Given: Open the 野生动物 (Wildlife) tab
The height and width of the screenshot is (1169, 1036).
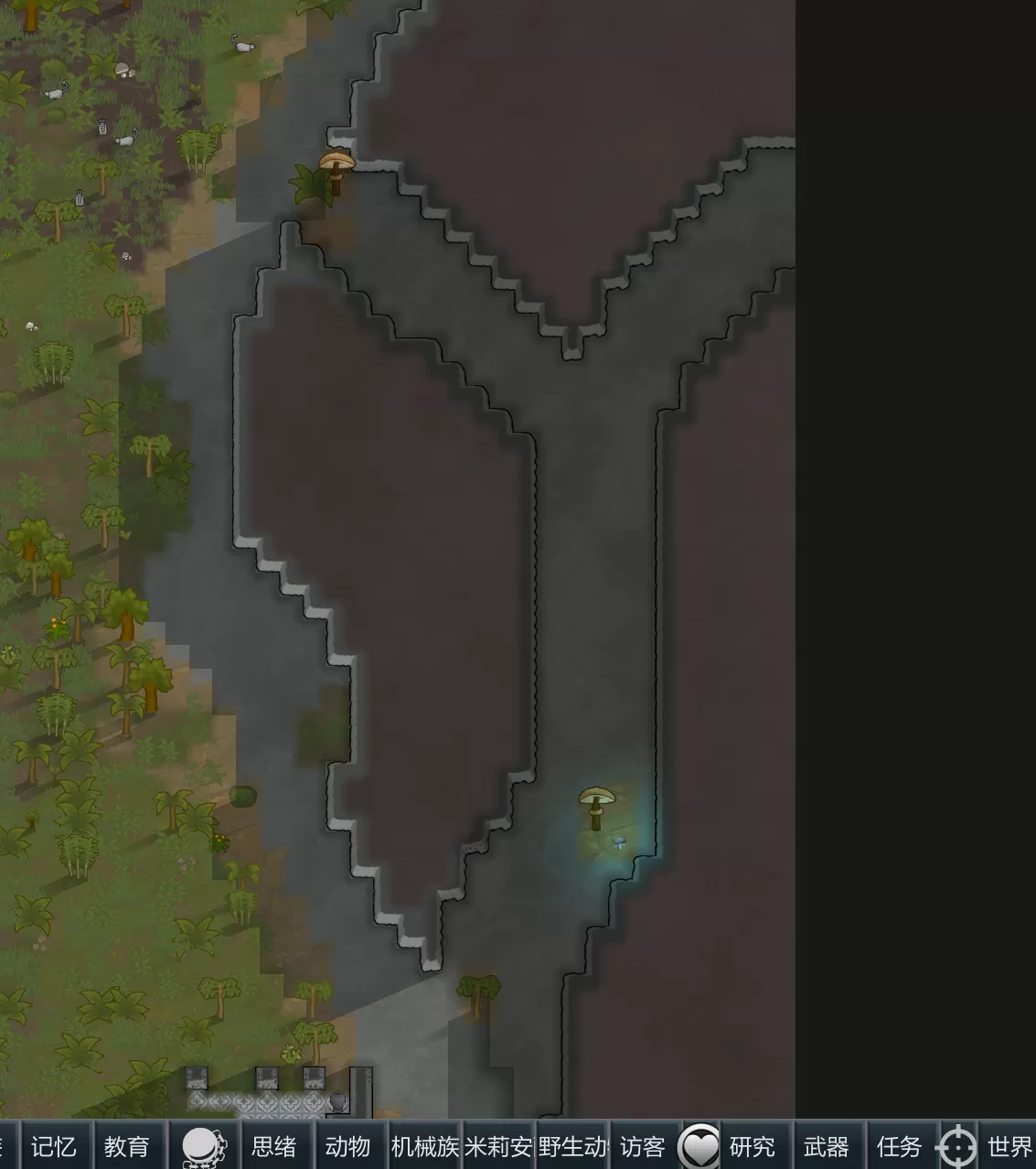Looking at the screenshot, I should click(572, 1146).
